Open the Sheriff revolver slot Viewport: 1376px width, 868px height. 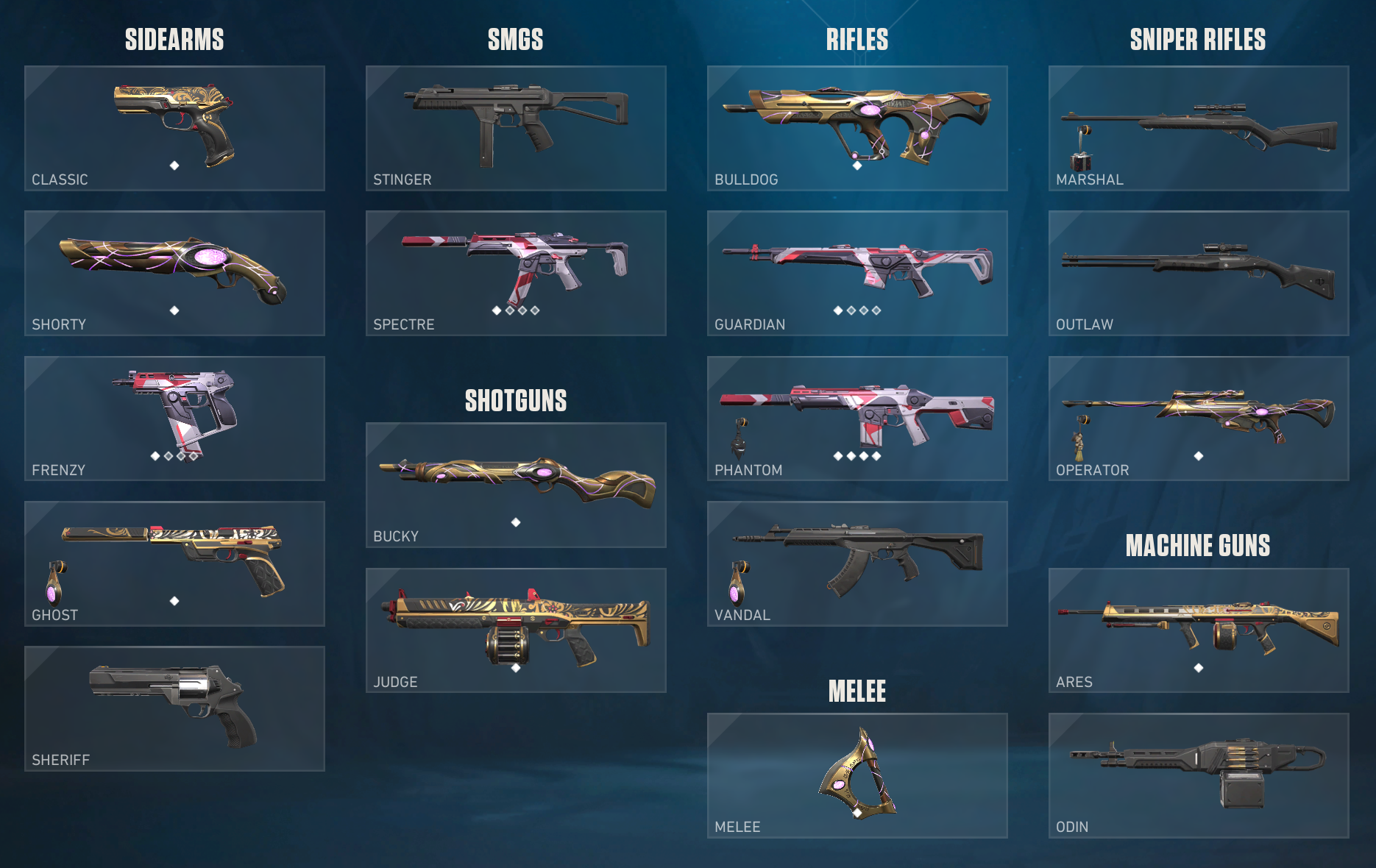point(174,708)
